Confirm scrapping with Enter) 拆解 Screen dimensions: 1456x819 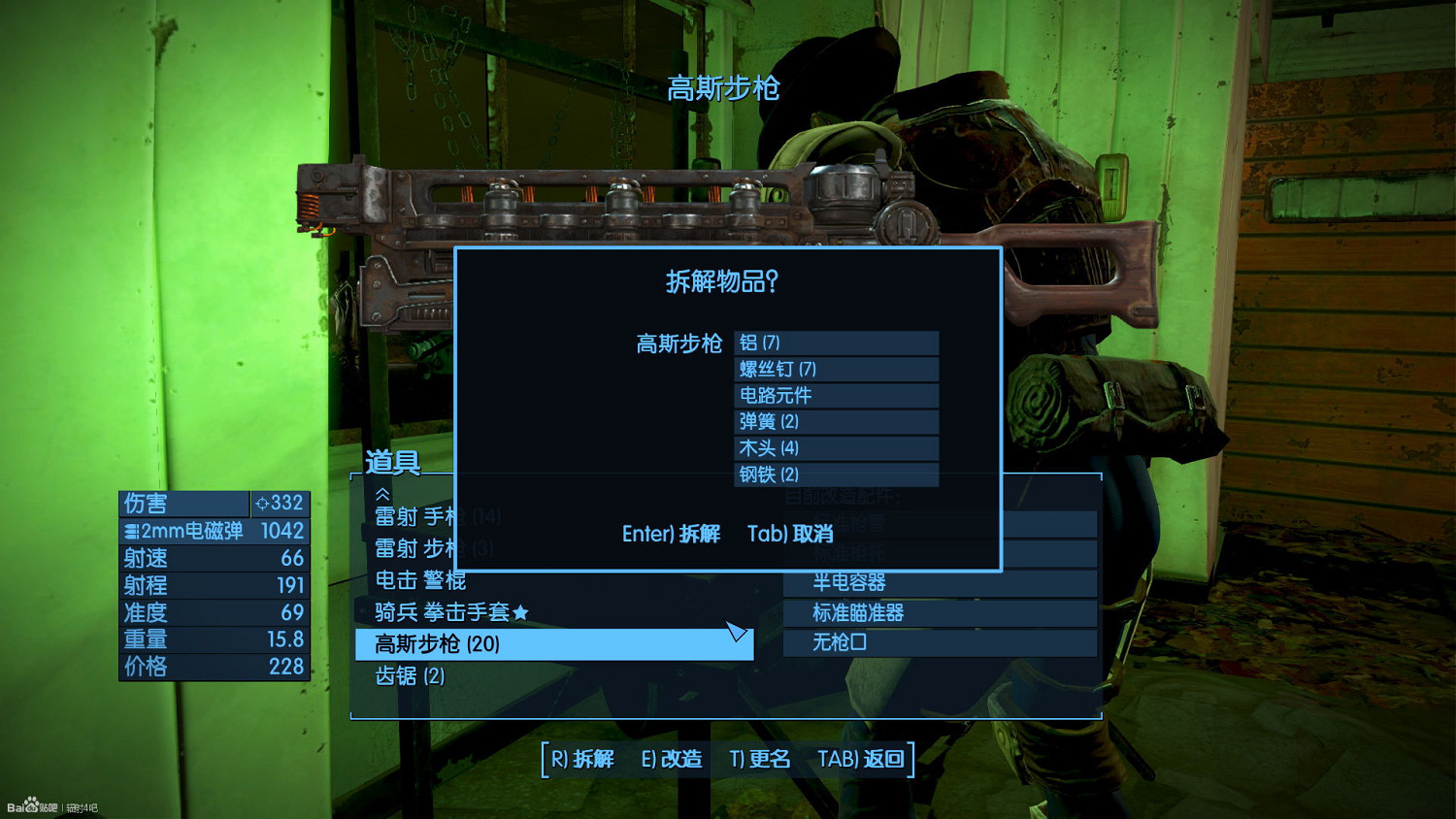[670, 534]
